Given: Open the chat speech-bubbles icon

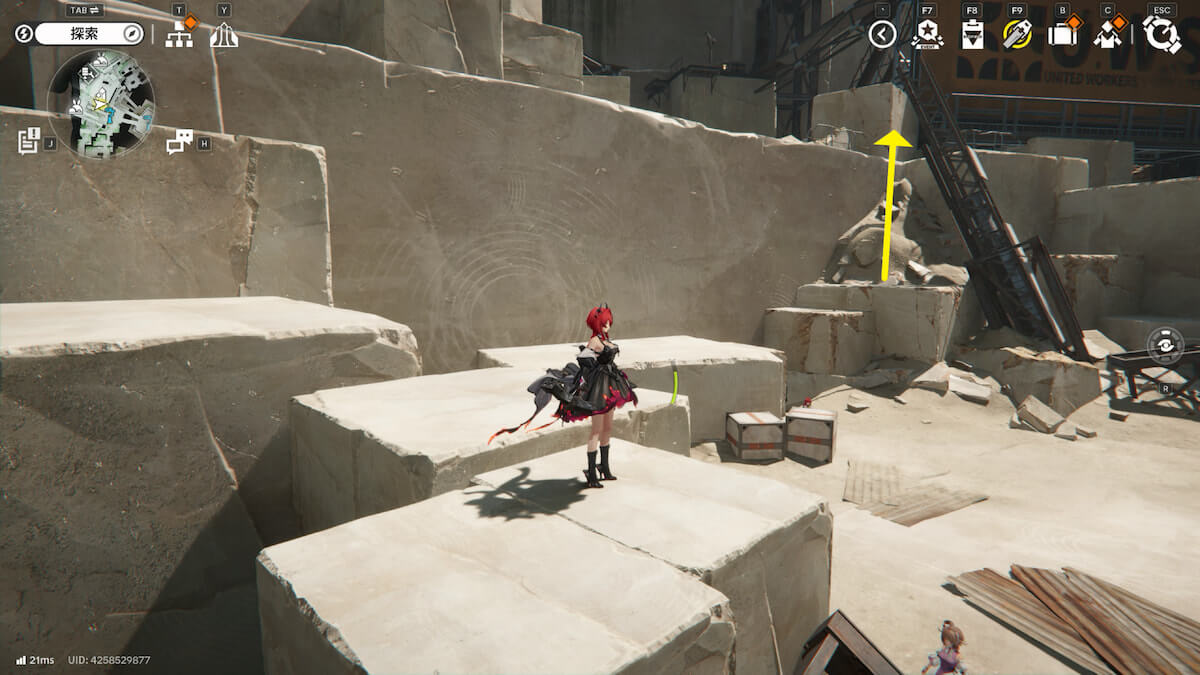Looking at the screenshot, I should click(179, 142).
